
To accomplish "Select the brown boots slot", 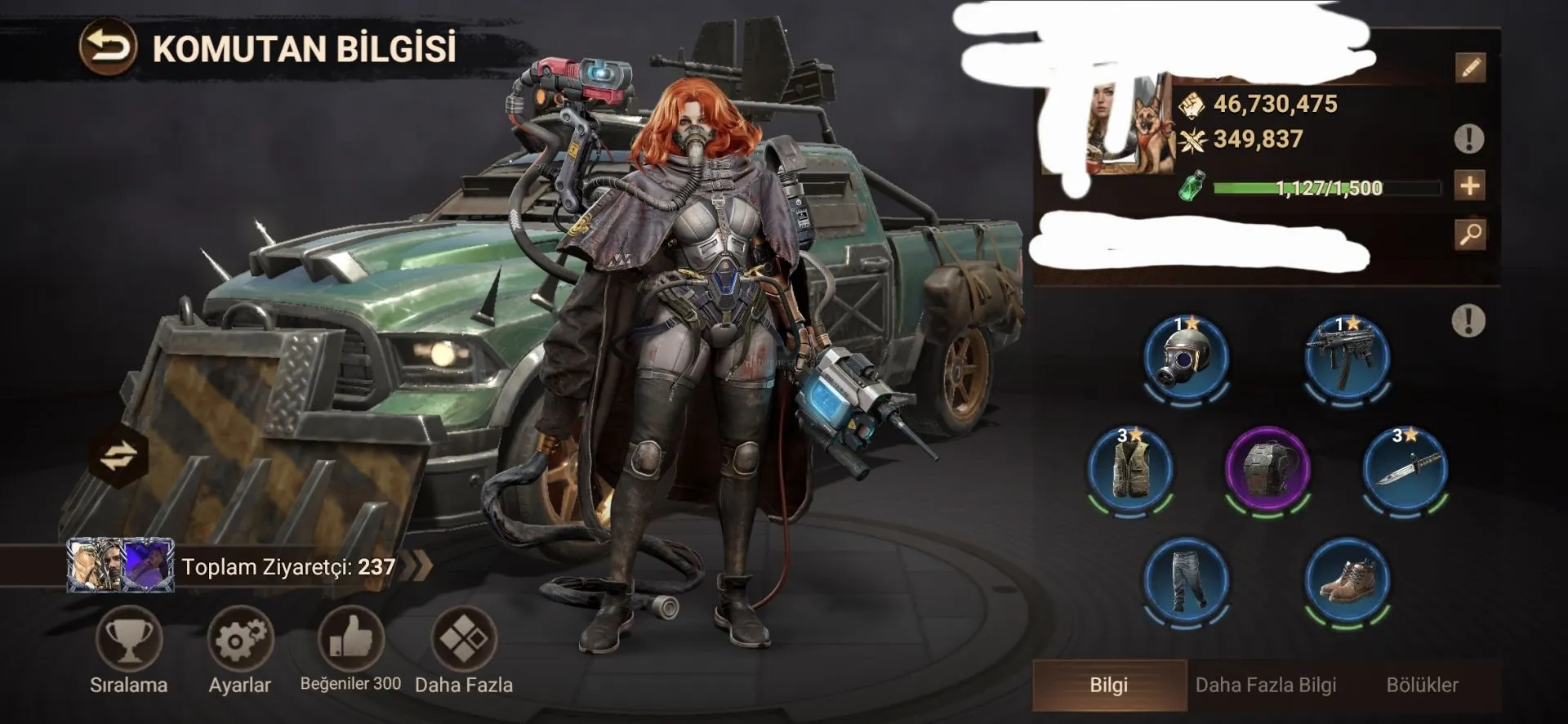I will pyautogui.click(x=1347, y=579).
